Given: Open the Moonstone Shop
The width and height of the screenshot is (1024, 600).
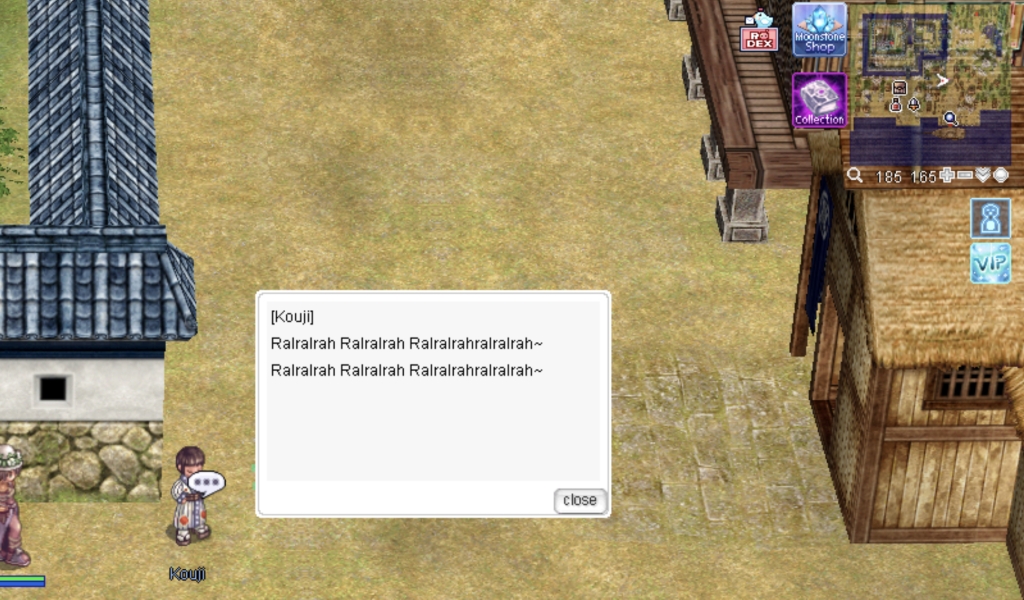Looking at the screenshot, I should pyautogui.click(x=819, y=30).
